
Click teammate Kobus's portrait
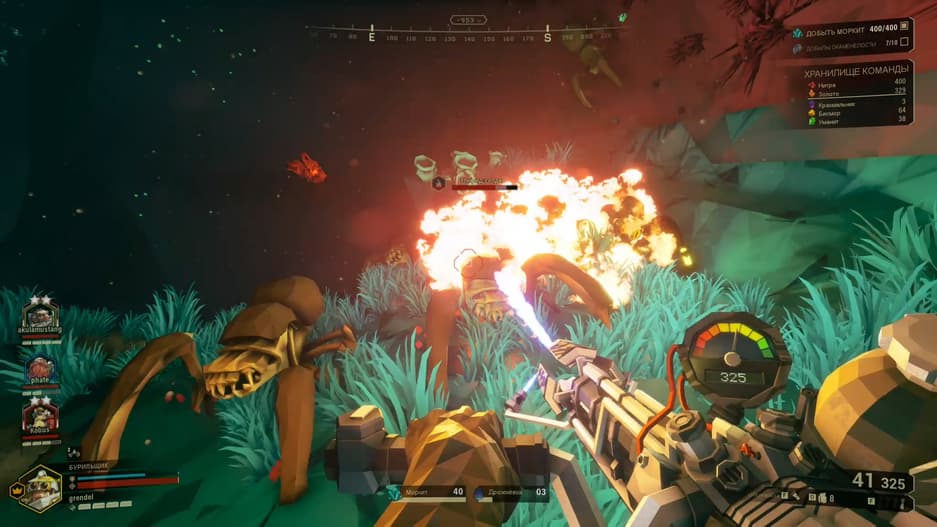(40, 416)
